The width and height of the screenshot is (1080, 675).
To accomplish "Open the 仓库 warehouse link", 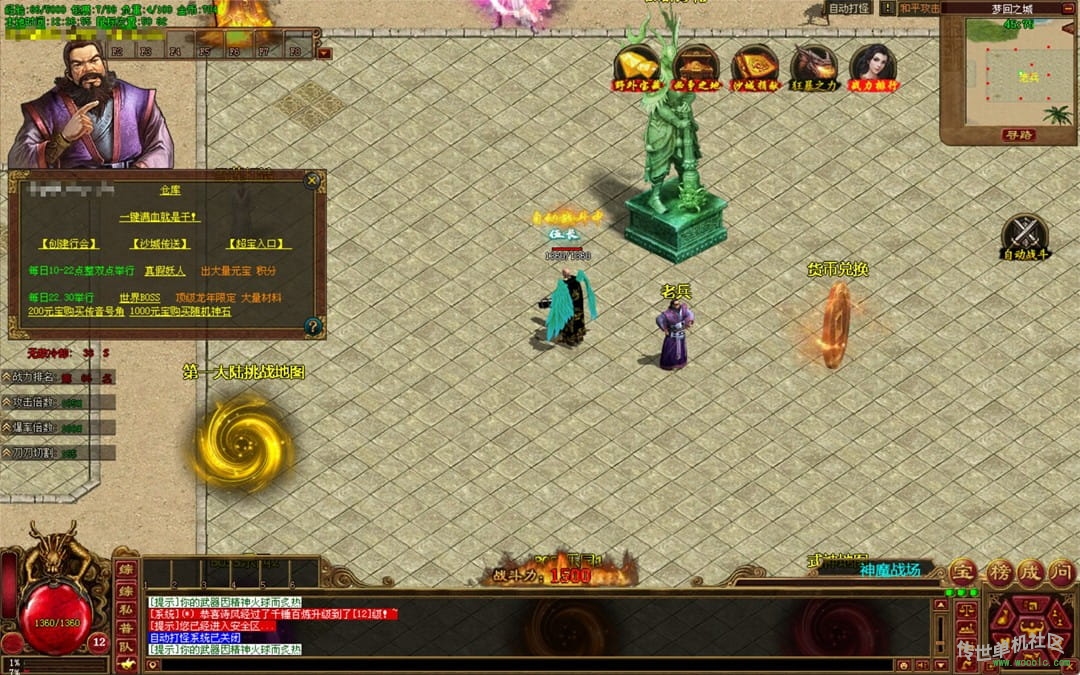I will [168, 190].
